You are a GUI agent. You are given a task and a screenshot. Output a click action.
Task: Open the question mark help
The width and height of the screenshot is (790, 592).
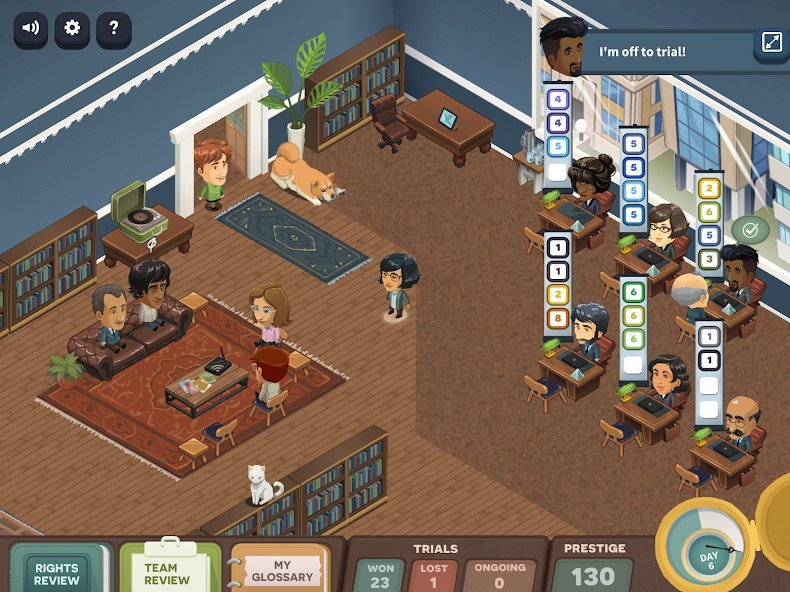coord(114,29)
